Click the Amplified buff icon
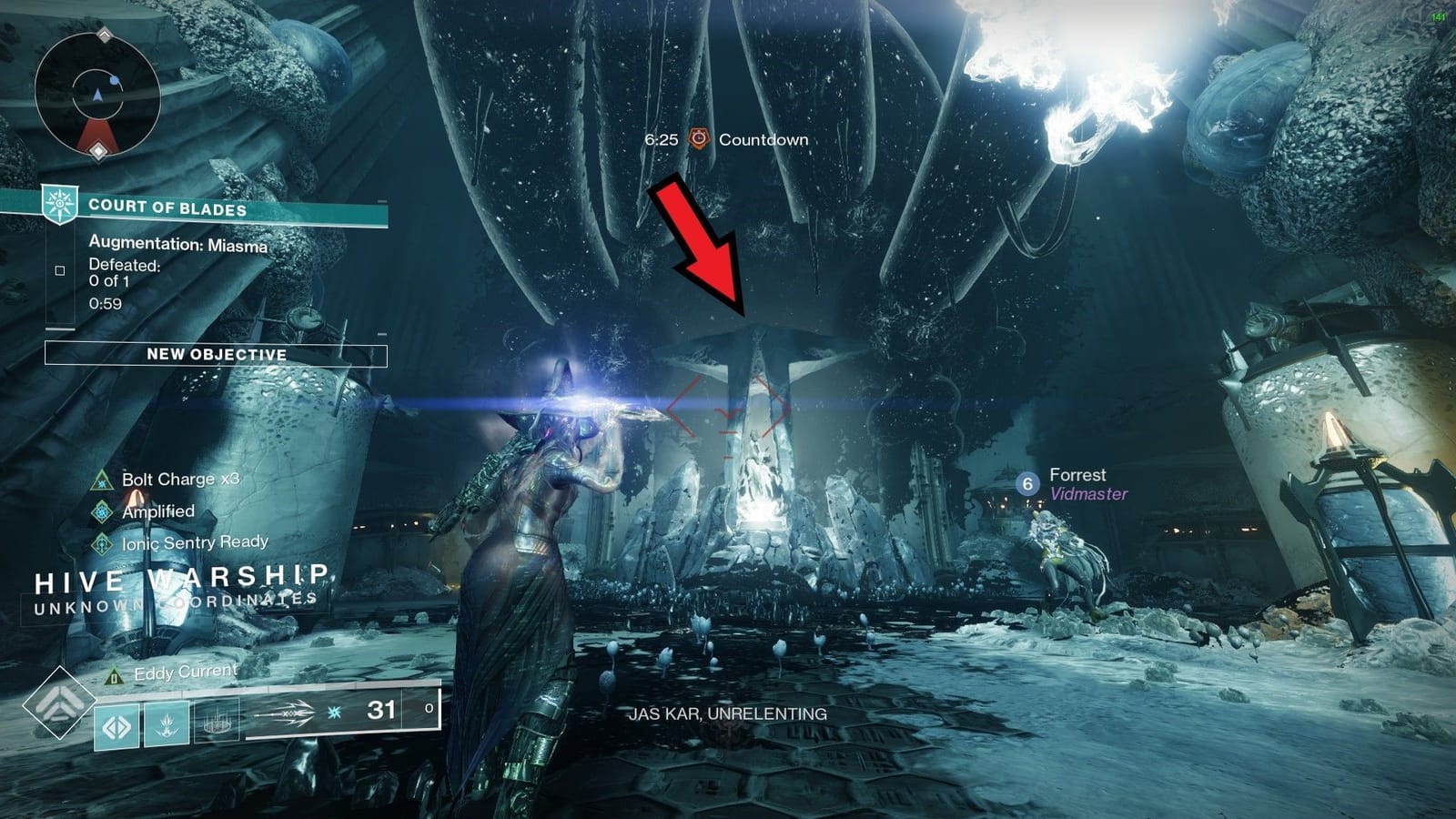Image resolution: width=1456 pixels, height=819 pixels. point(100,511)
